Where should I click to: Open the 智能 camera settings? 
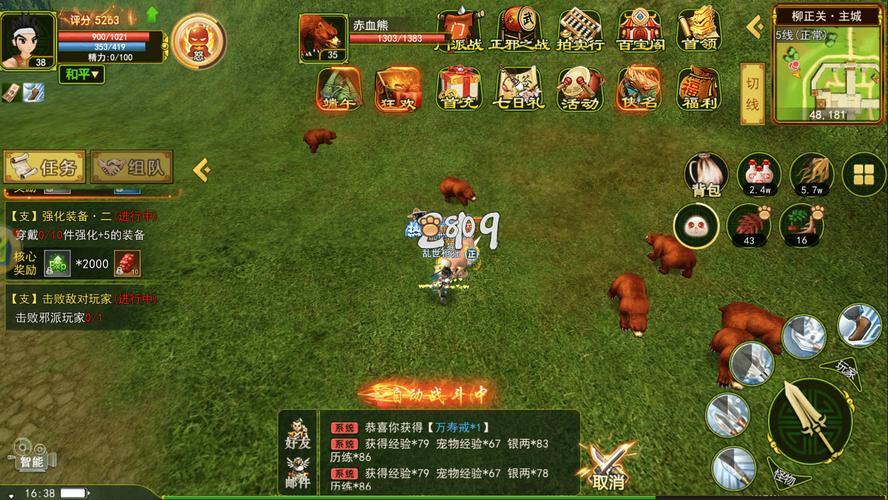pos(32,456)
